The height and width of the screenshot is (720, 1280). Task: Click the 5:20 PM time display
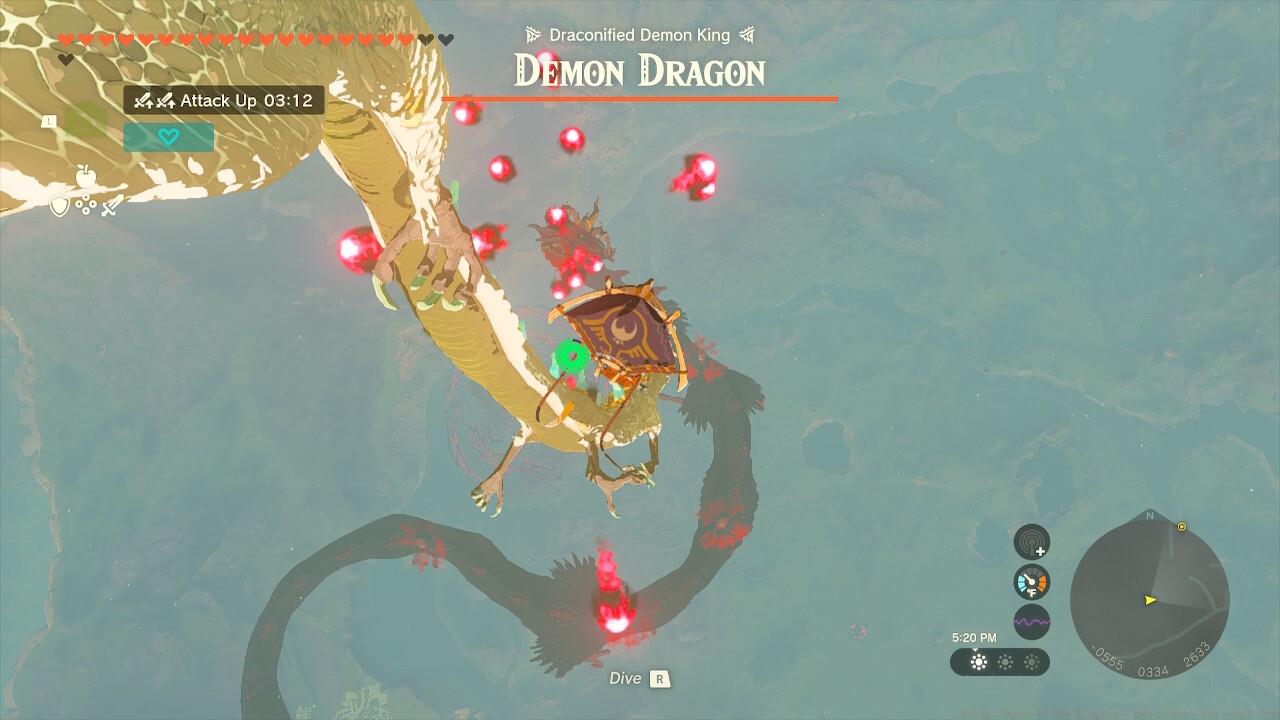click(x=975, y=636)
